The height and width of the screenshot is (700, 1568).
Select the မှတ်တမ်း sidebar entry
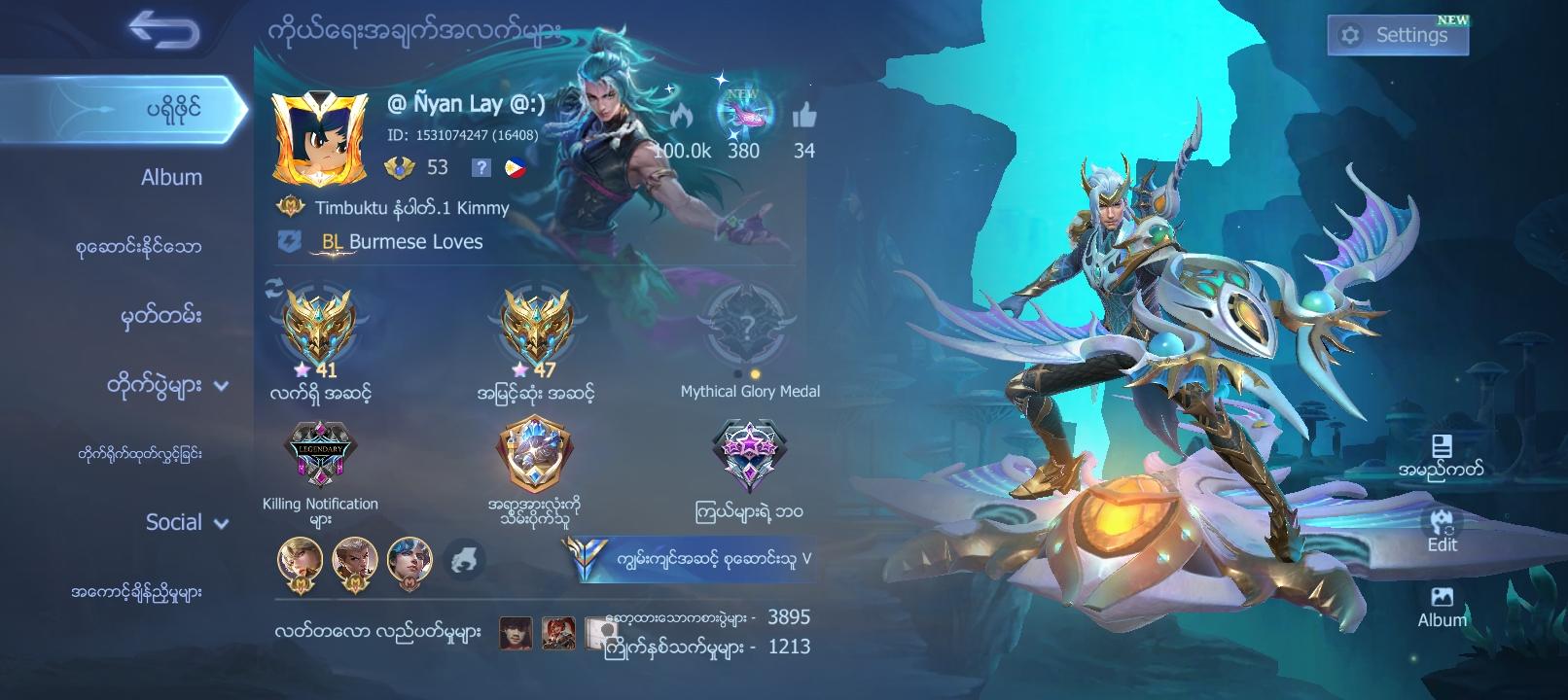160,316
